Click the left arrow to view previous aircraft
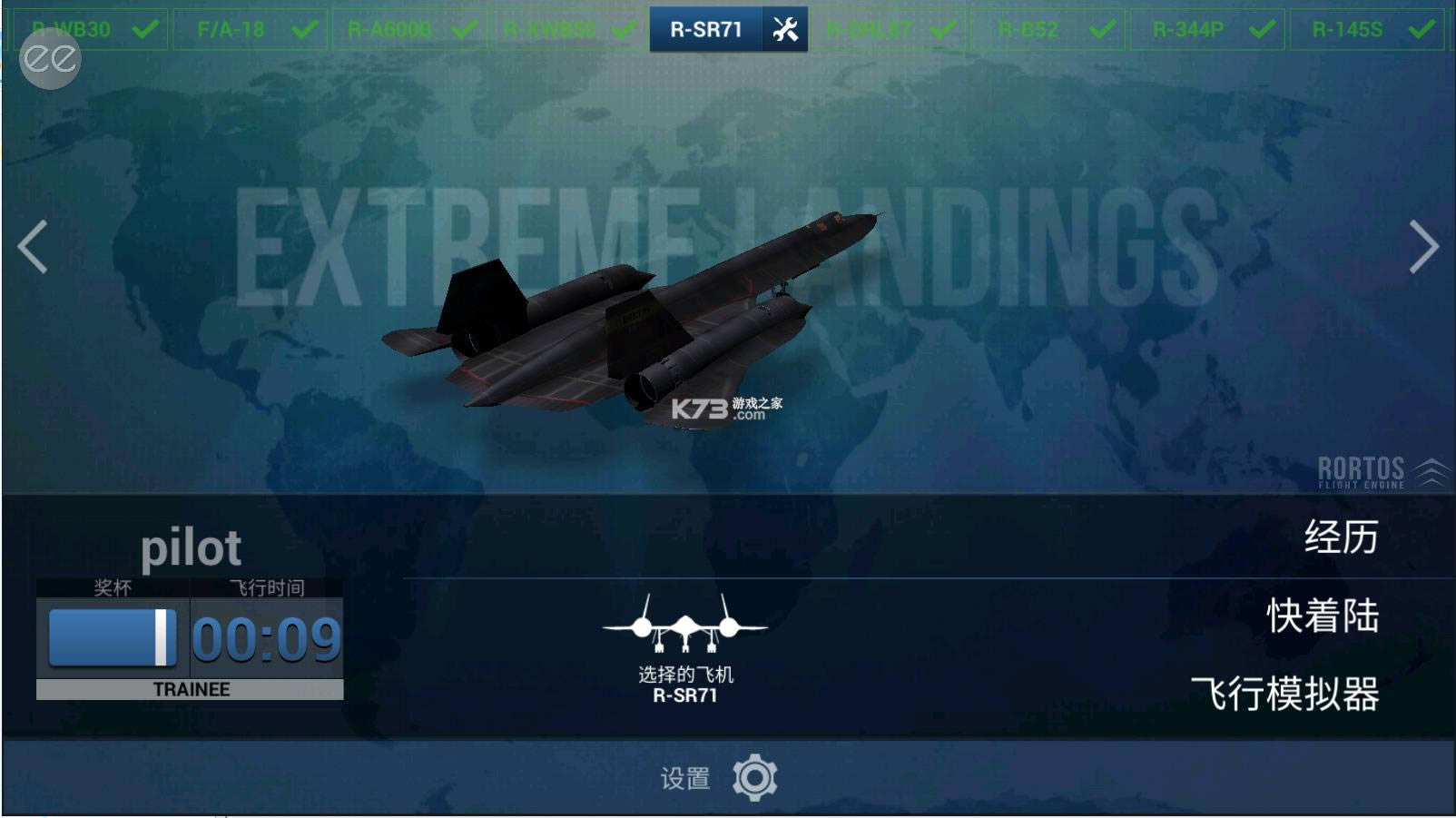Image resolution: width=1456 pixels, height=818 pixels. (30, 246)
